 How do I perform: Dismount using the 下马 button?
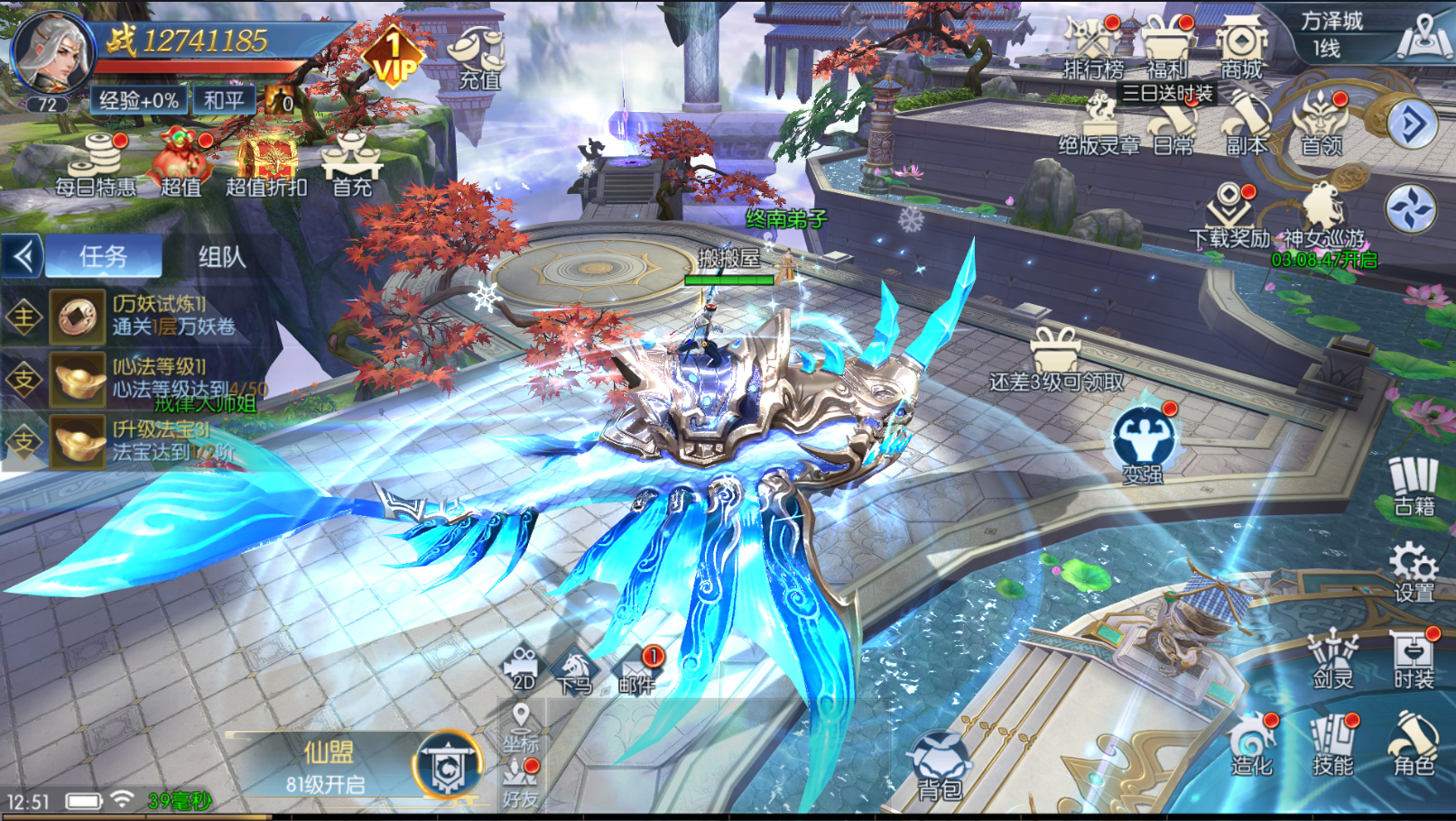[x=574, y=672]
